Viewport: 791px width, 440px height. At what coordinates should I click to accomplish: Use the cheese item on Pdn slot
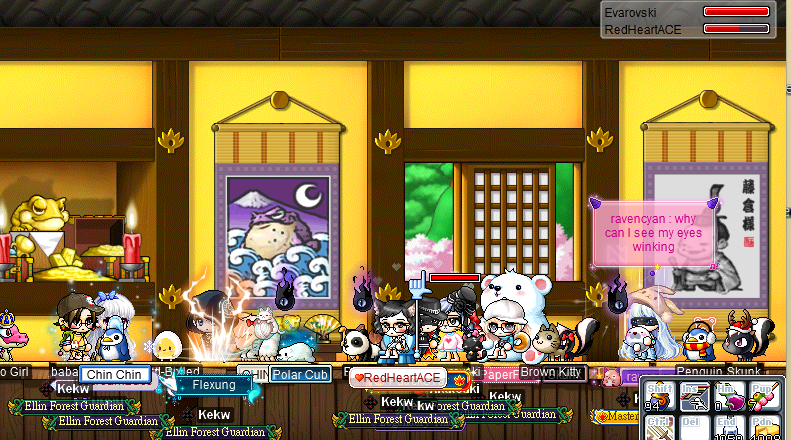pyautogui.click(x=761, y=429)
